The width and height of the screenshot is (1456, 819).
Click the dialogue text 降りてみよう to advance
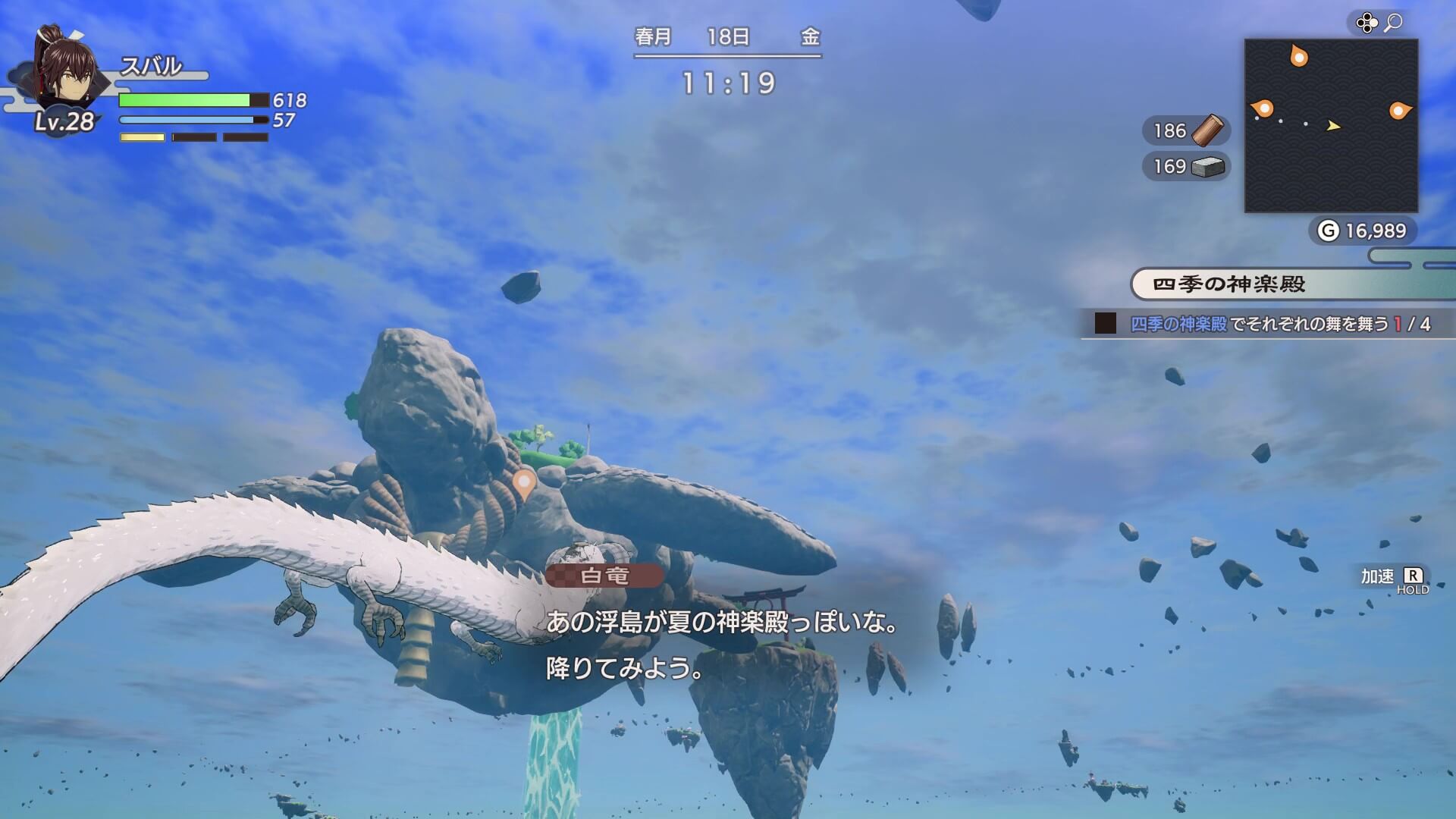coord(622,671)
